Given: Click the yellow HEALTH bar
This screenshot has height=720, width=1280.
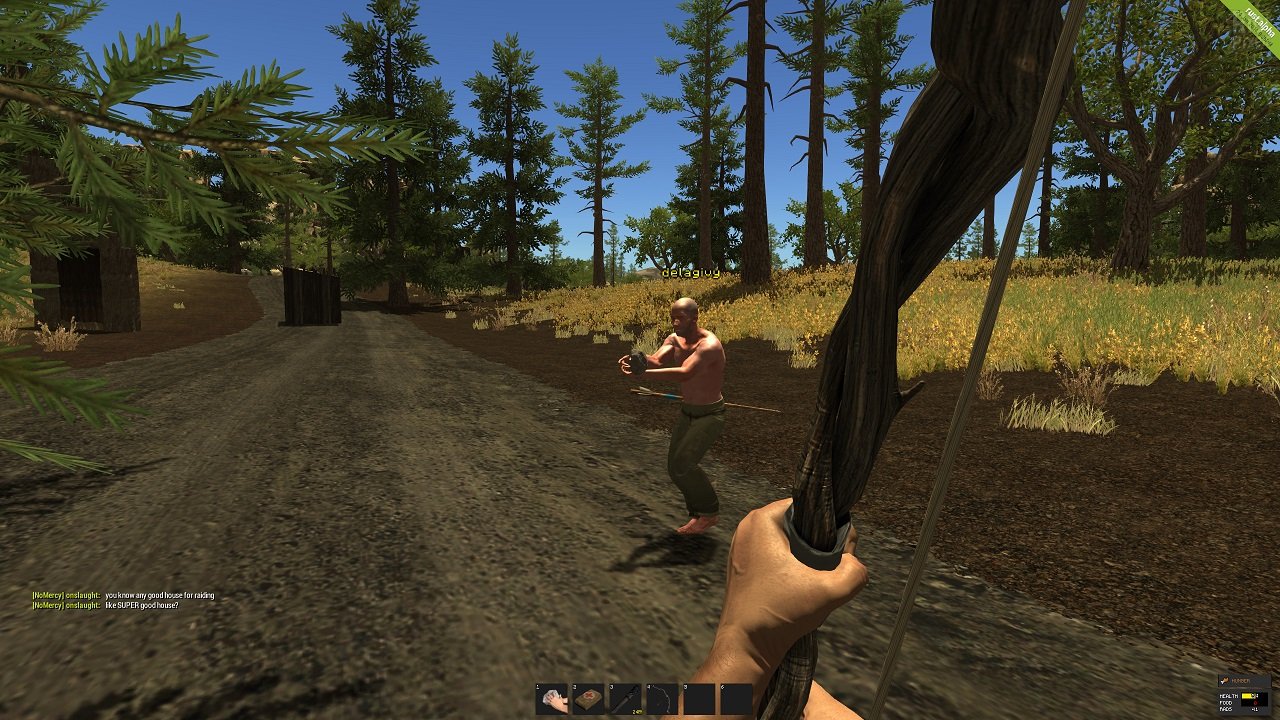Looking at the screenshot, I should click(1247, 696).
